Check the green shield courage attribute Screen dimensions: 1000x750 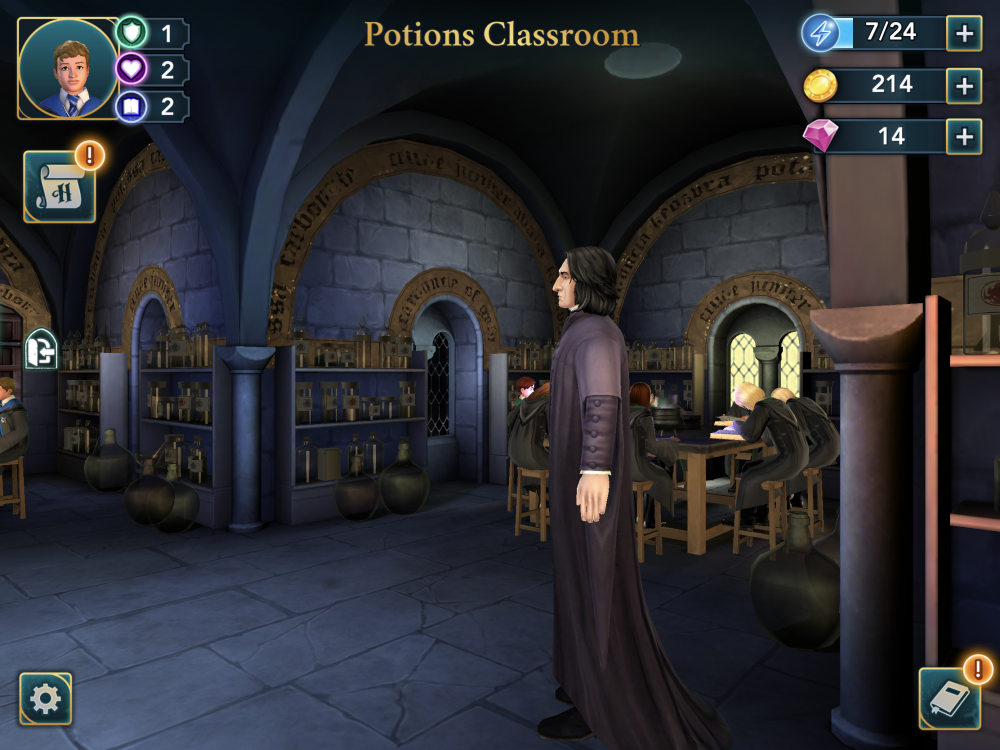tap(132, 33)
